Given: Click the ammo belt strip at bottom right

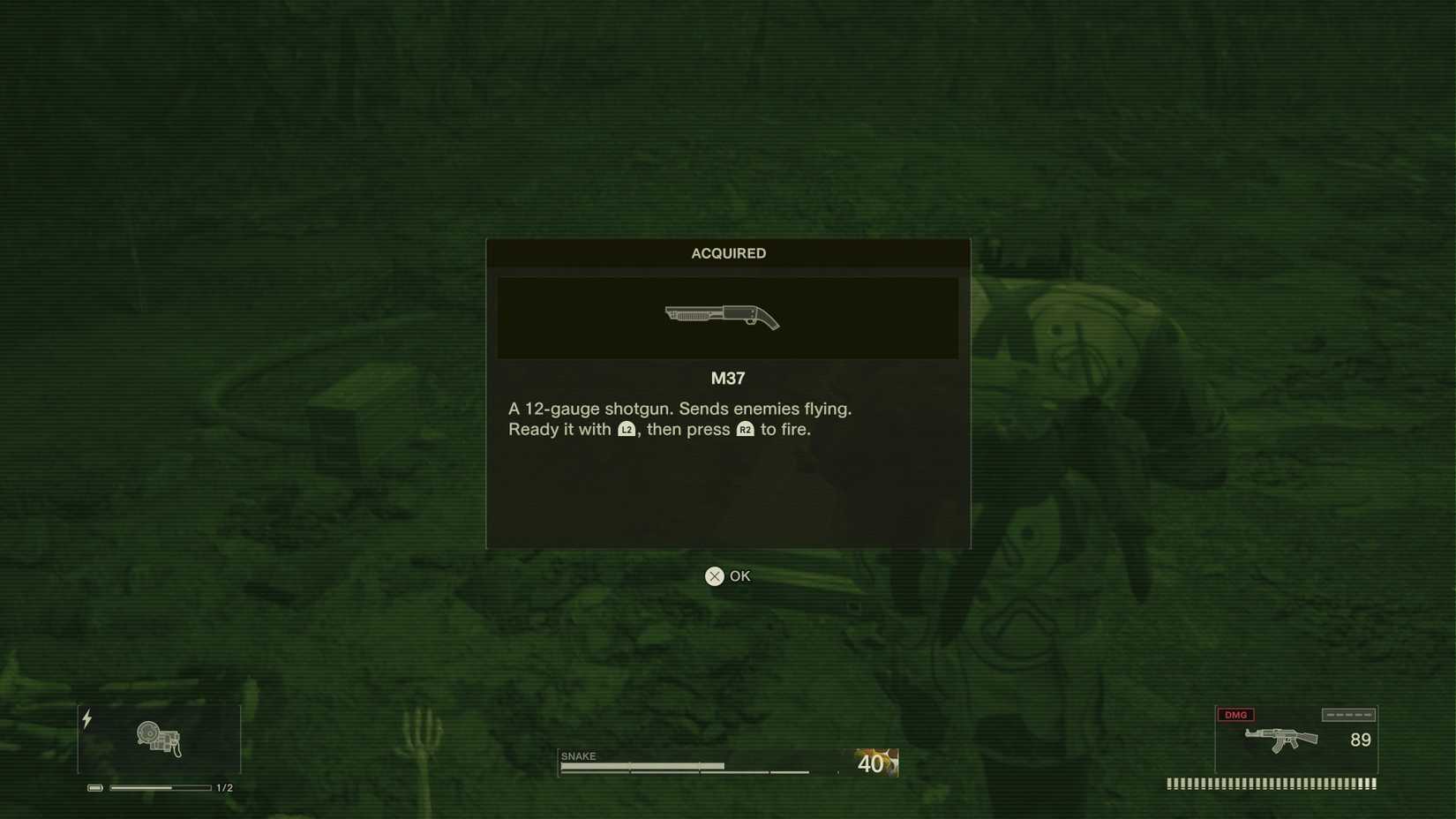Looking at the screenshot, I should coord(1271,782).
